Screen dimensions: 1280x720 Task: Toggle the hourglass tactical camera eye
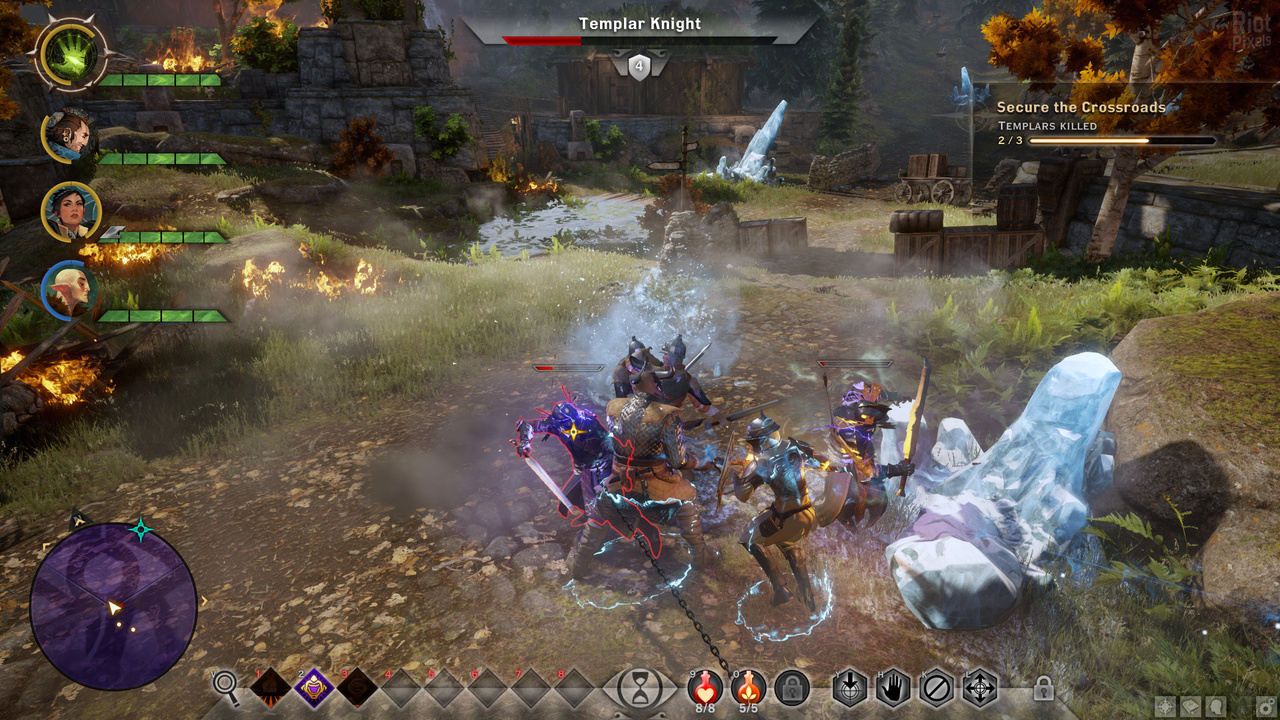click(x=638, y=688)
